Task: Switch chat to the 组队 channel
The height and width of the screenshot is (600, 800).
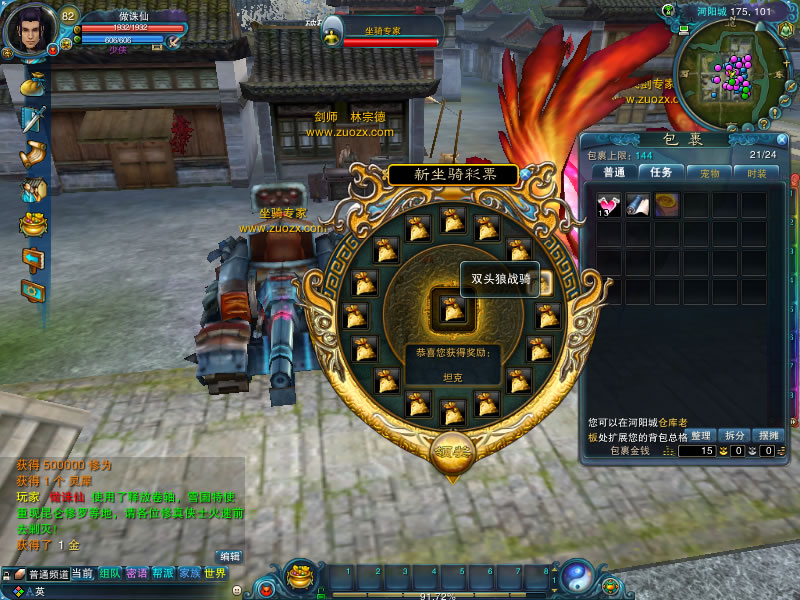Action: coord(110,574)
